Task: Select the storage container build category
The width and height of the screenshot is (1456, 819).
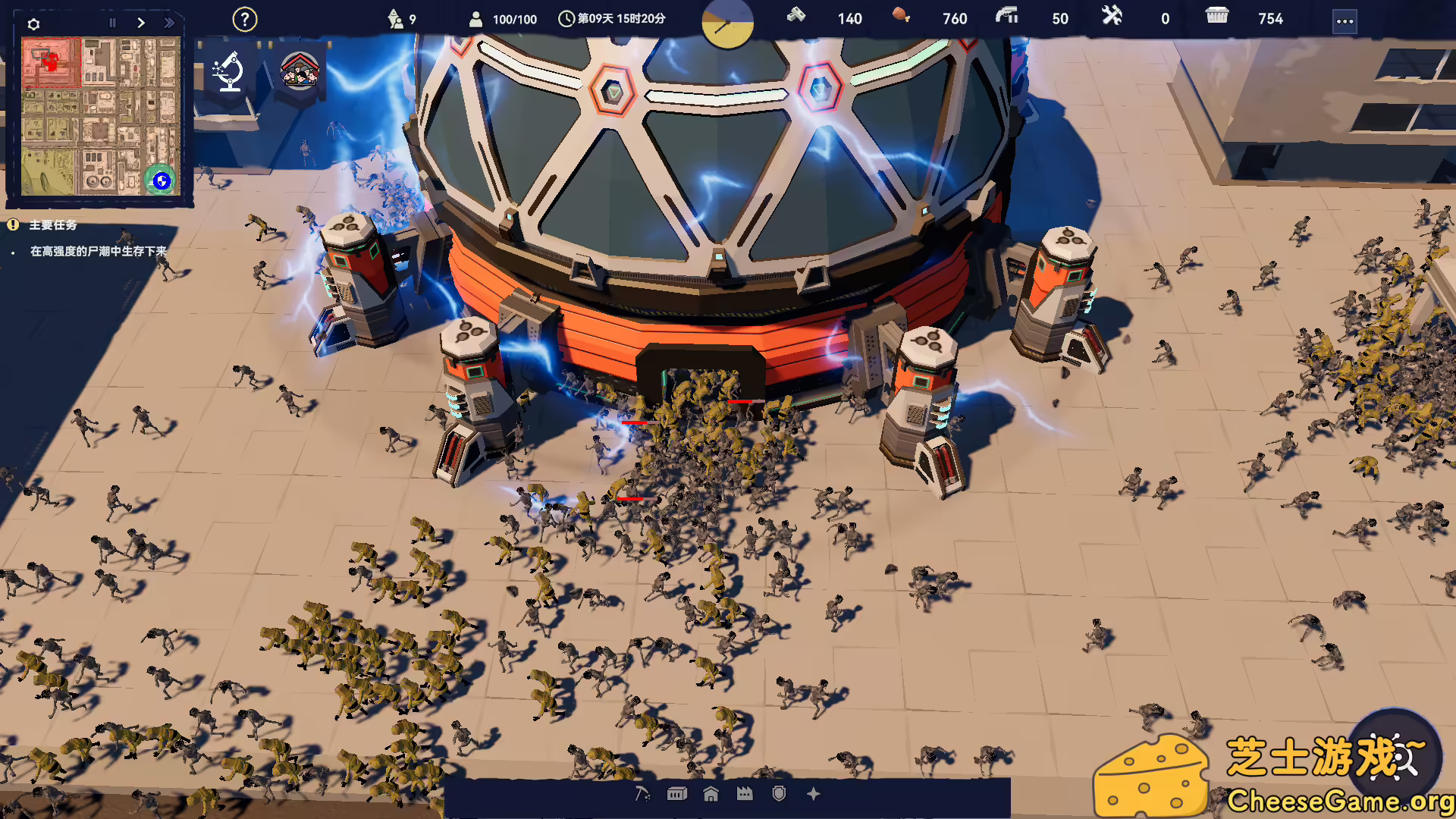Action: click(x=676, y=794)
